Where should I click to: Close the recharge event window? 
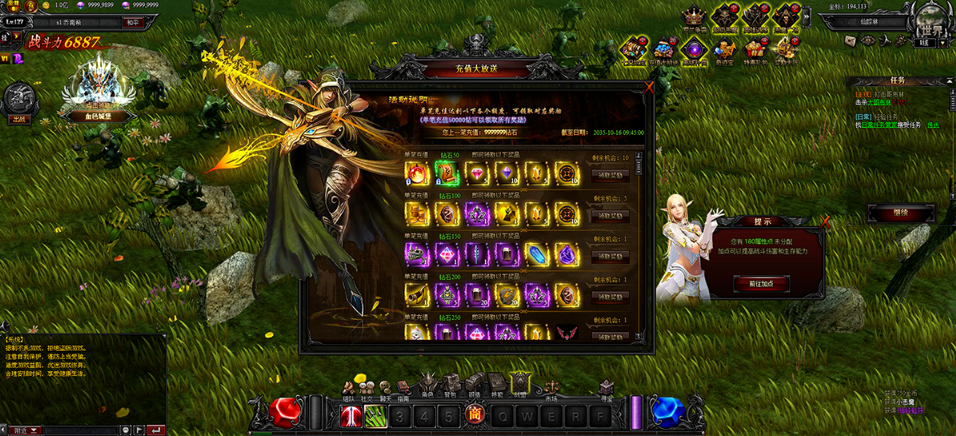coord(649,88)
